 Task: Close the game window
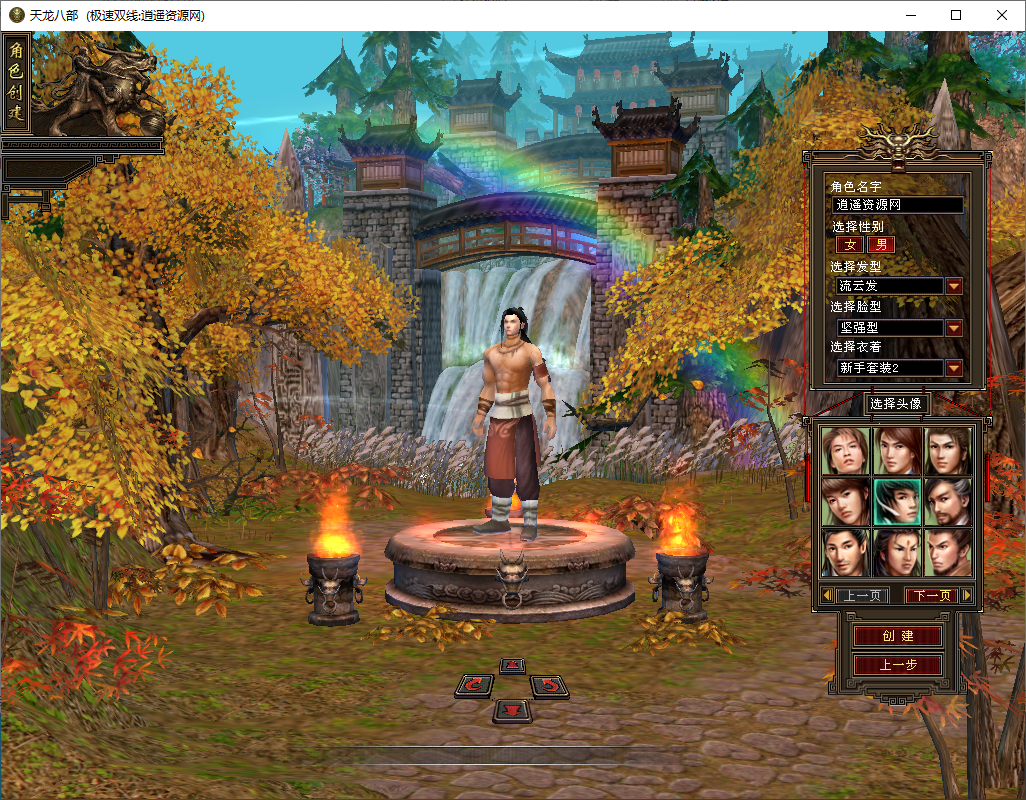coord(1001,15)
